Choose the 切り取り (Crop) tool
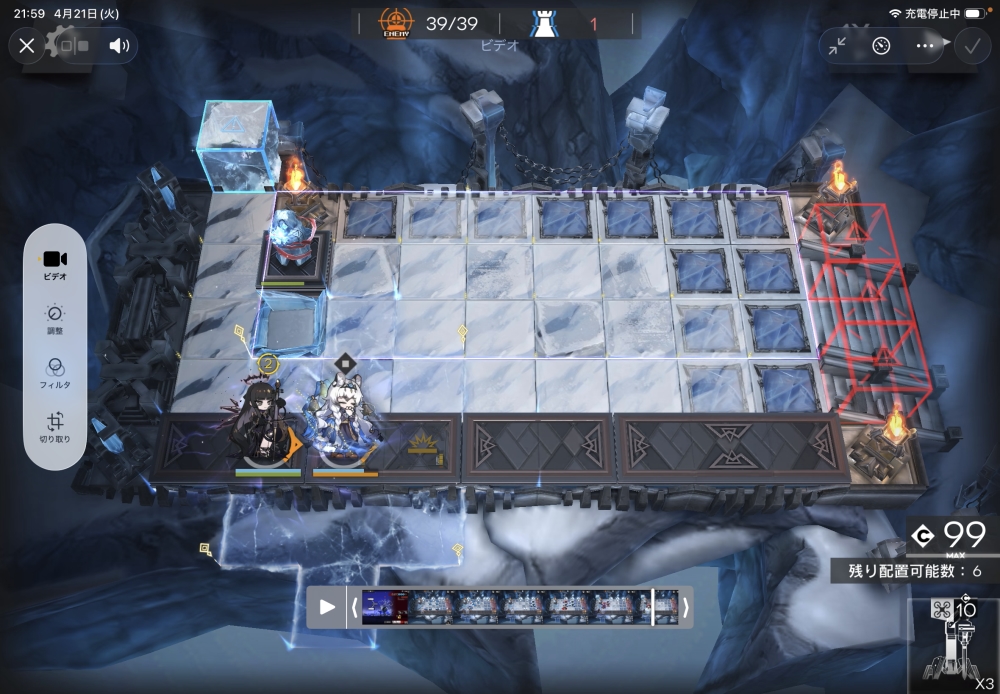Screen dimensions: 1000x694 [55, 427]
